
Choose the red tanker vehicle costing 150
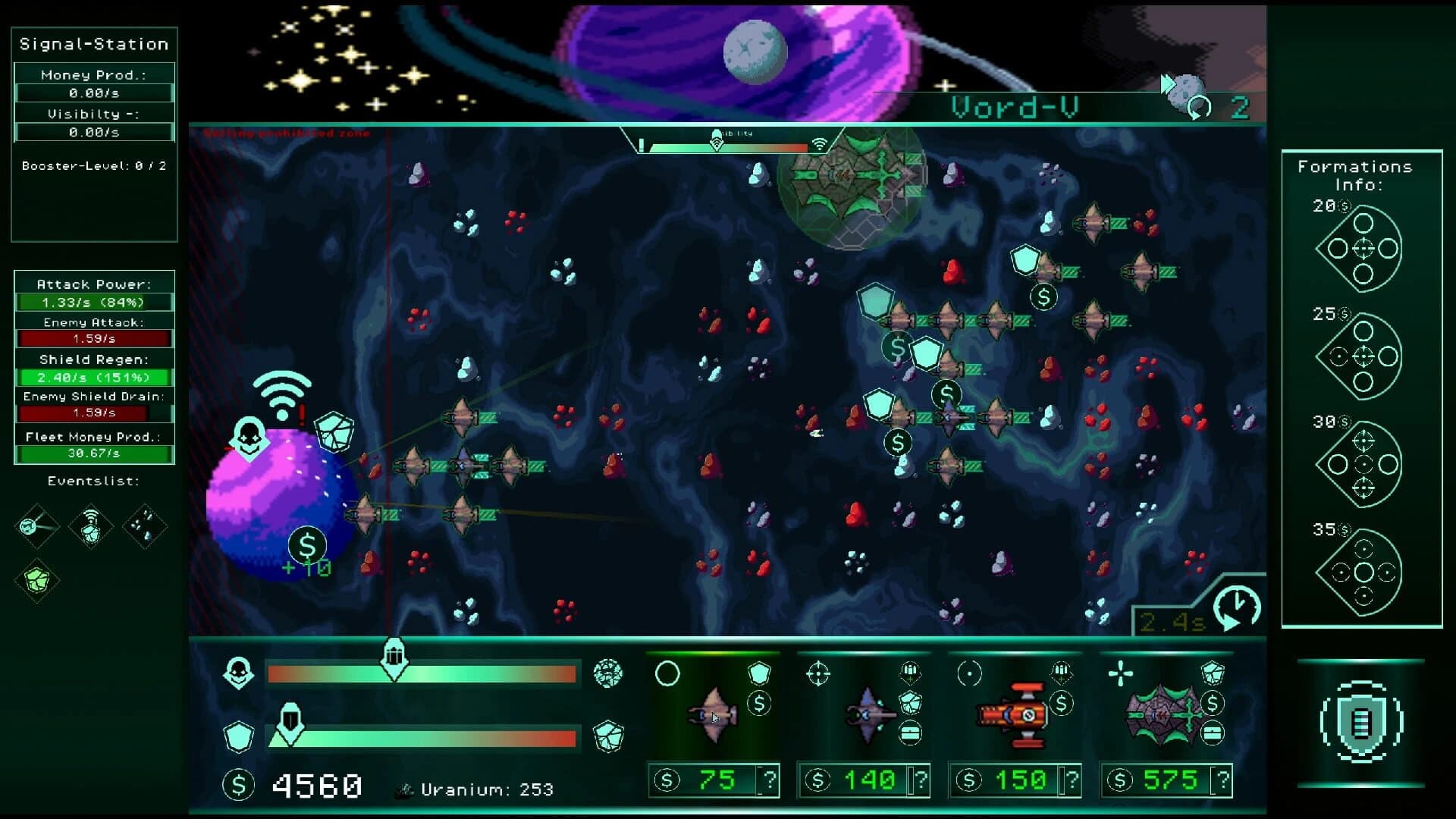tap(1011, 714)
